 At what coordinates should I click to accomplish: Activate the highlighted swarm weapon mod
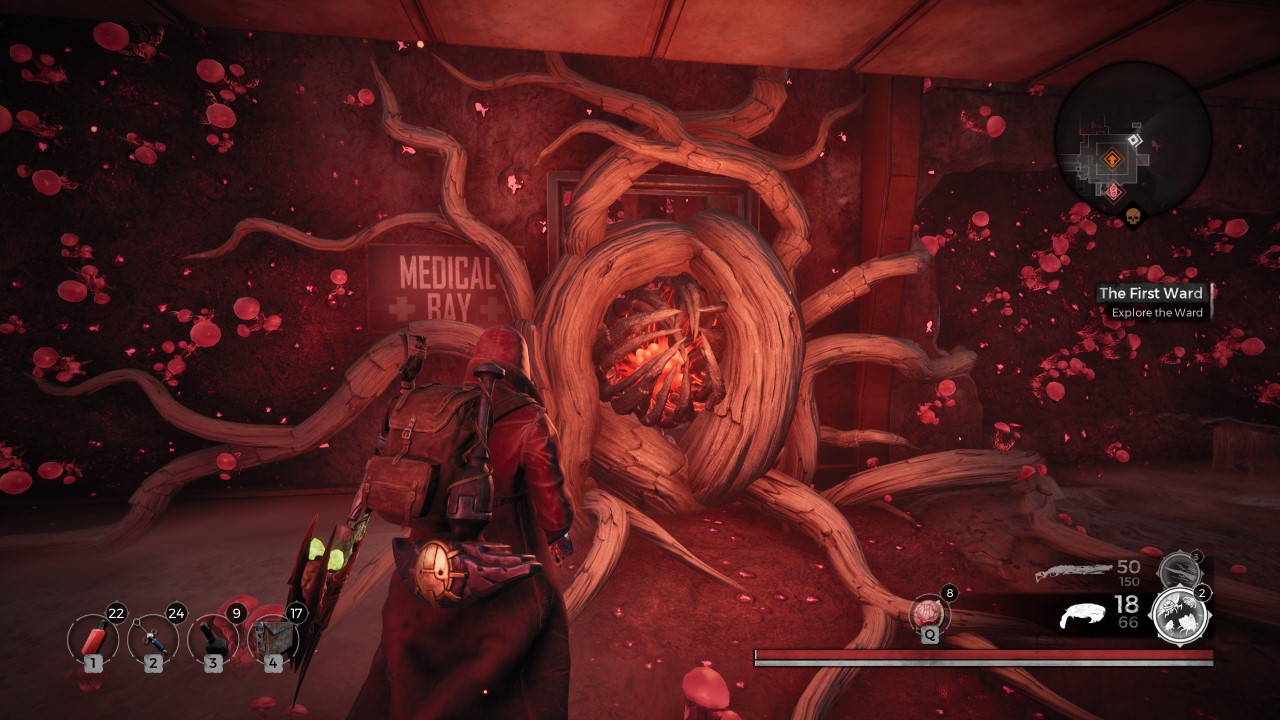pyautogui.click(x=1180, y=615)
